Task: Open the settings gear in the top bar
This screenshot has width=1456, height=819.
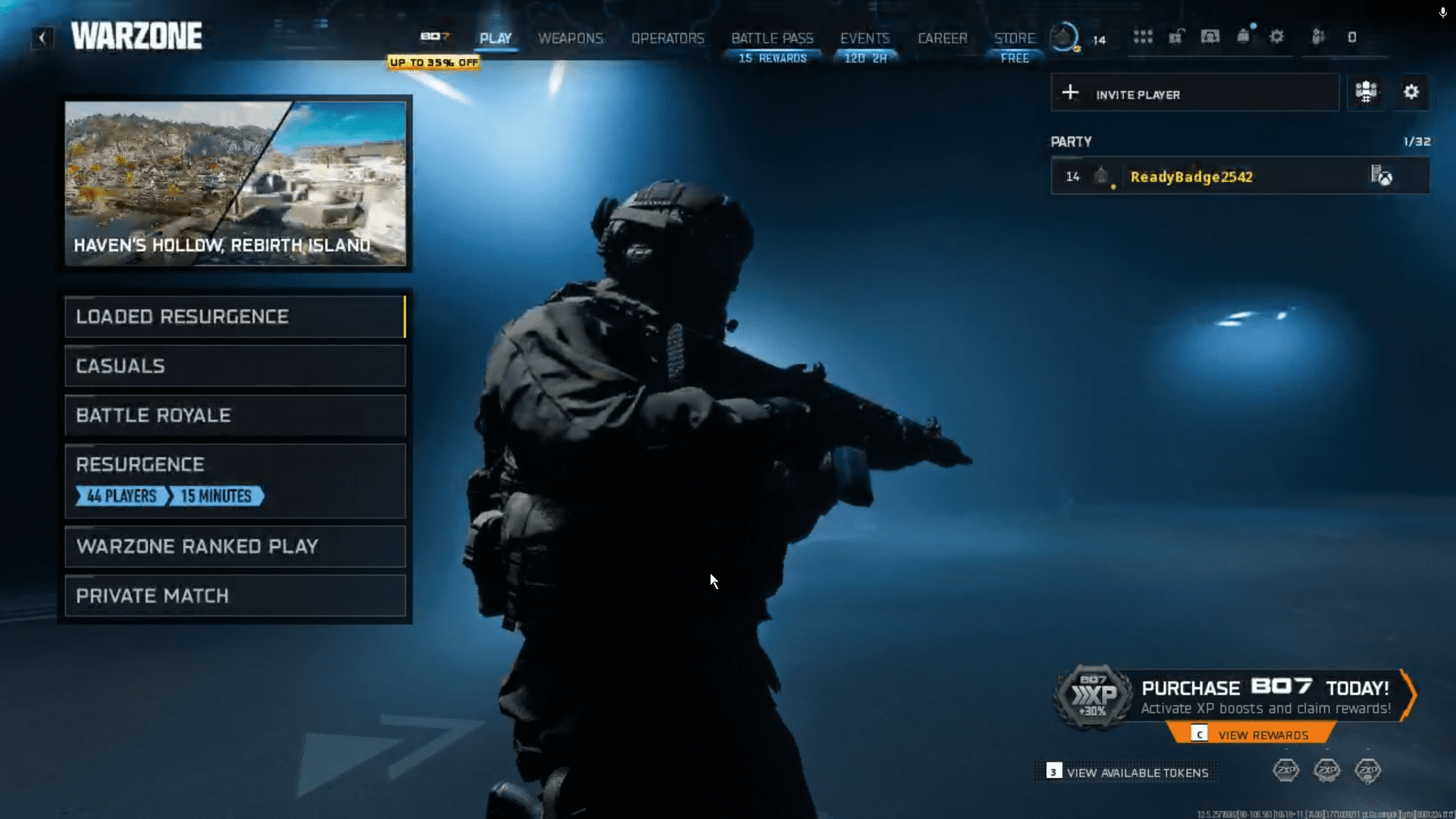Action: (1276, 36)
